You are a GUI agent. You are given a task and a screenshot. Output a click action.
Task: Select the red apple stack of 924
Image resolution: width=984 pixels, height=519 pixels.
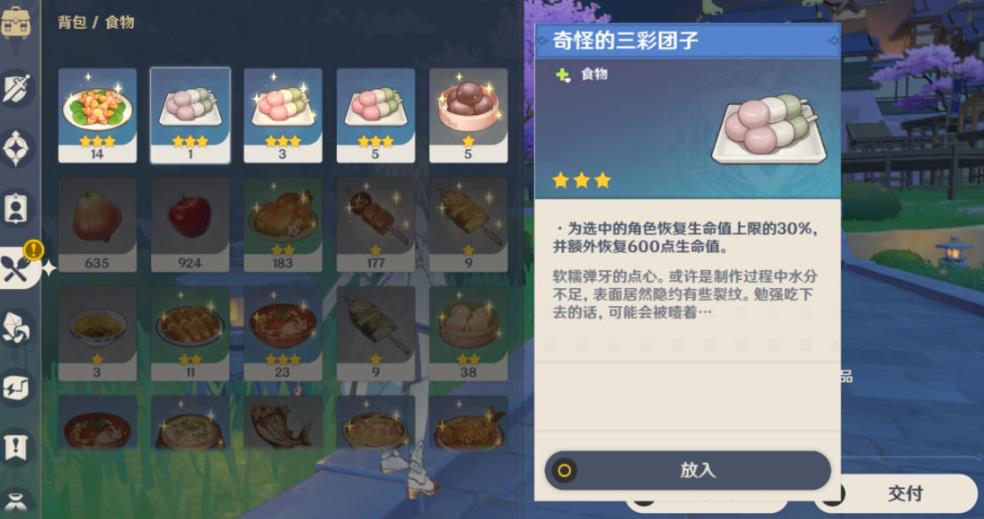coord(190,224)
